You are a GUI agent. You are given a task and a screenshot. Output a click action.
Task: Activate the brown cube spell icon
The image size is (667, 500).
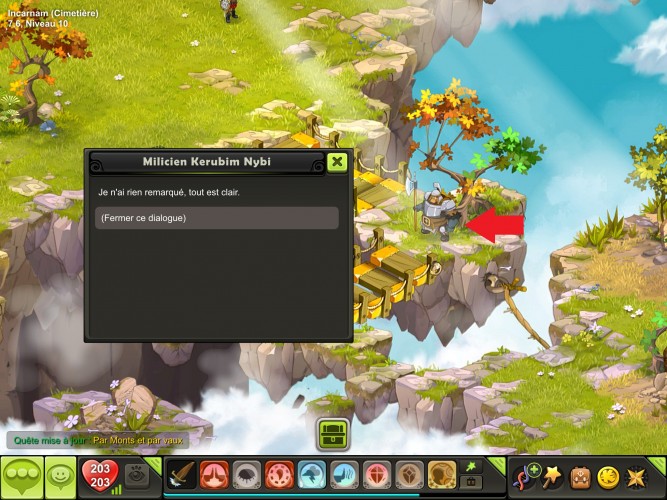pos(409,475)
